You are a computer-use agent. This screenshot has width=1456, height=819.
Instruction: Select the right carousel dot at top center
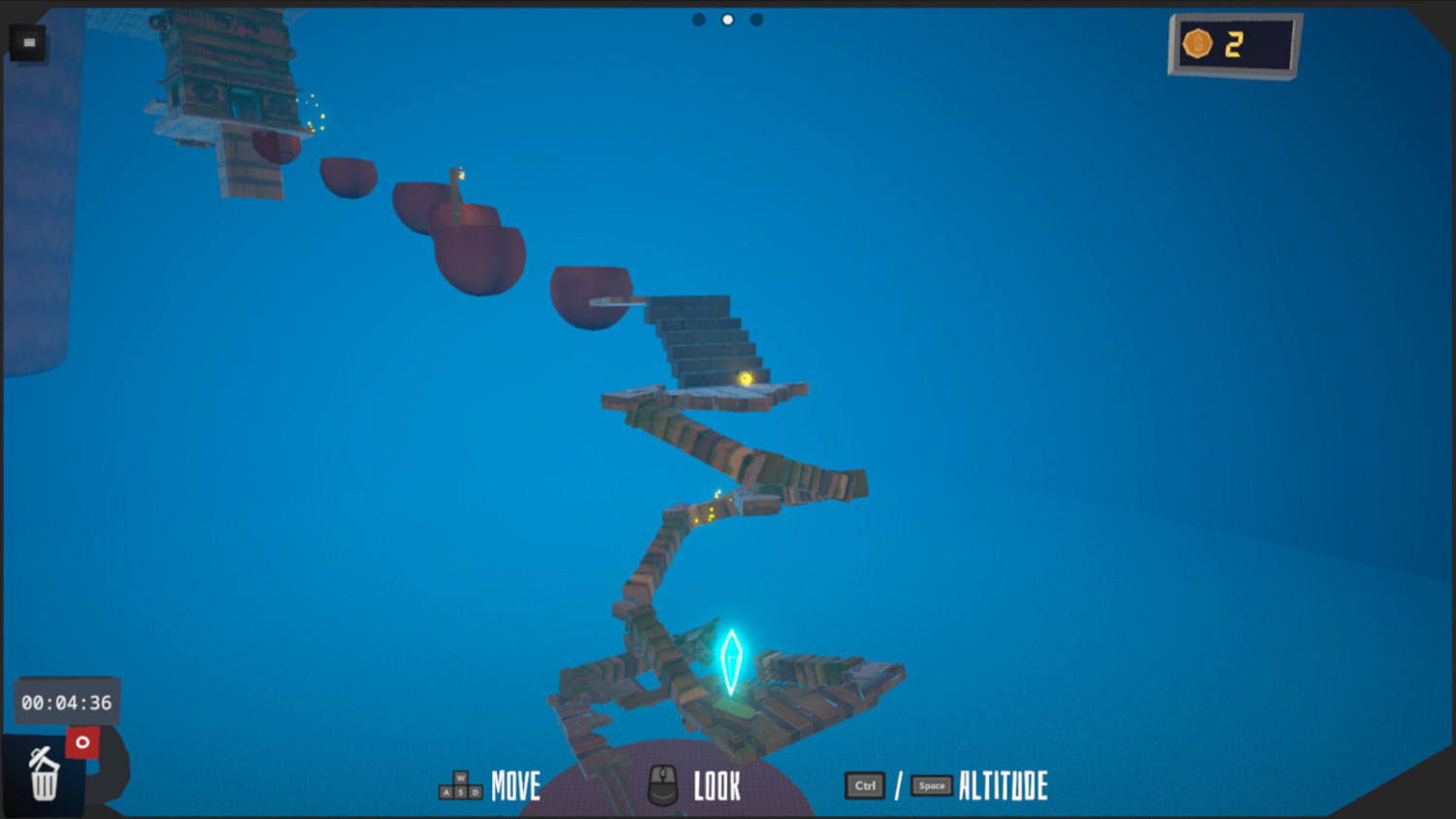(x=756, y=18)
